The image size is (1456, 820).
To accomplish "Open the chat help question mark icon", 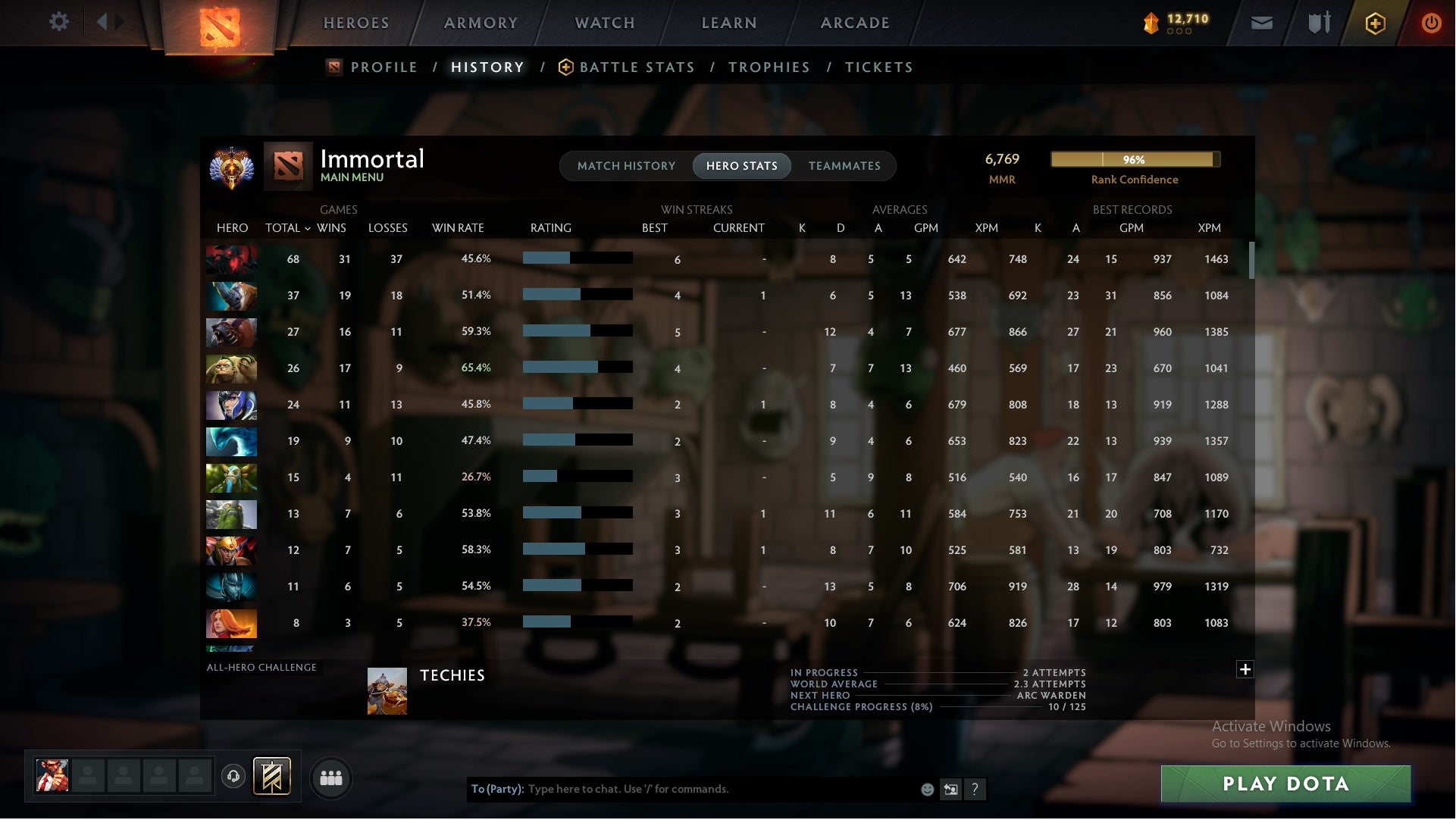I will pyautogui.click(x=975, y=790).
